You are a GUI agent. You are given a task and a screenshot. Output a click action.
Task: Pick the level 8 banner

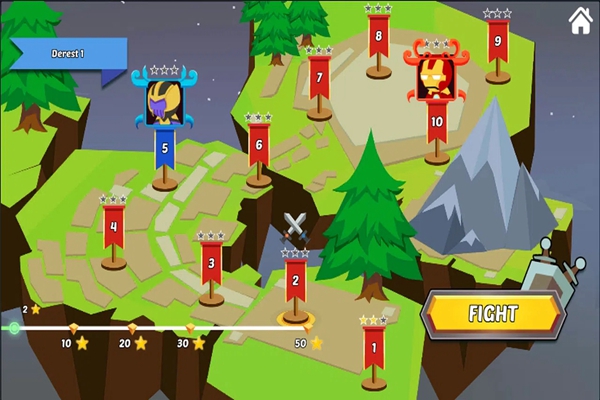(x=378, y=37)
